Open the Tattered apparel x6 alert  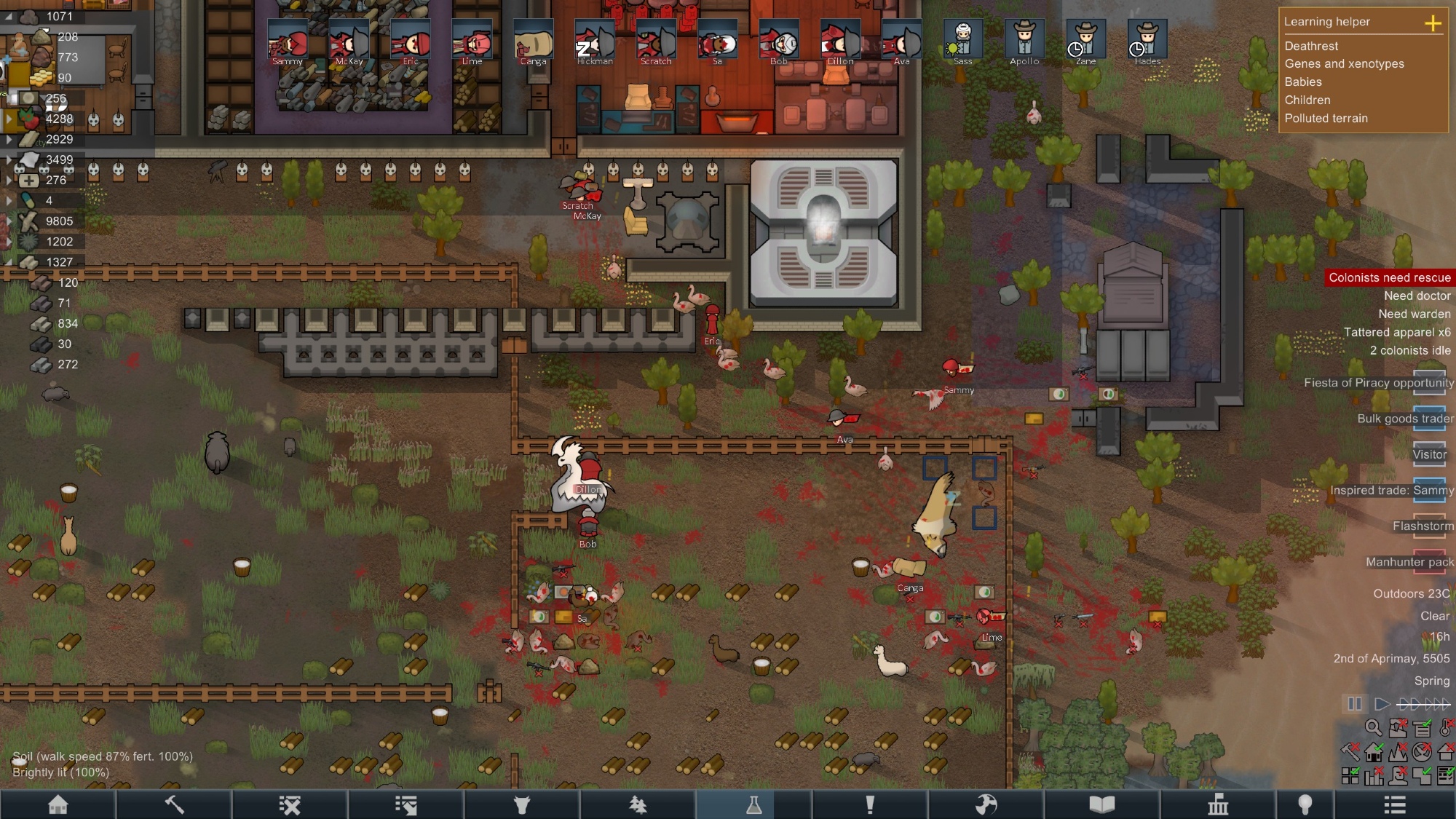coord(1396,332)
